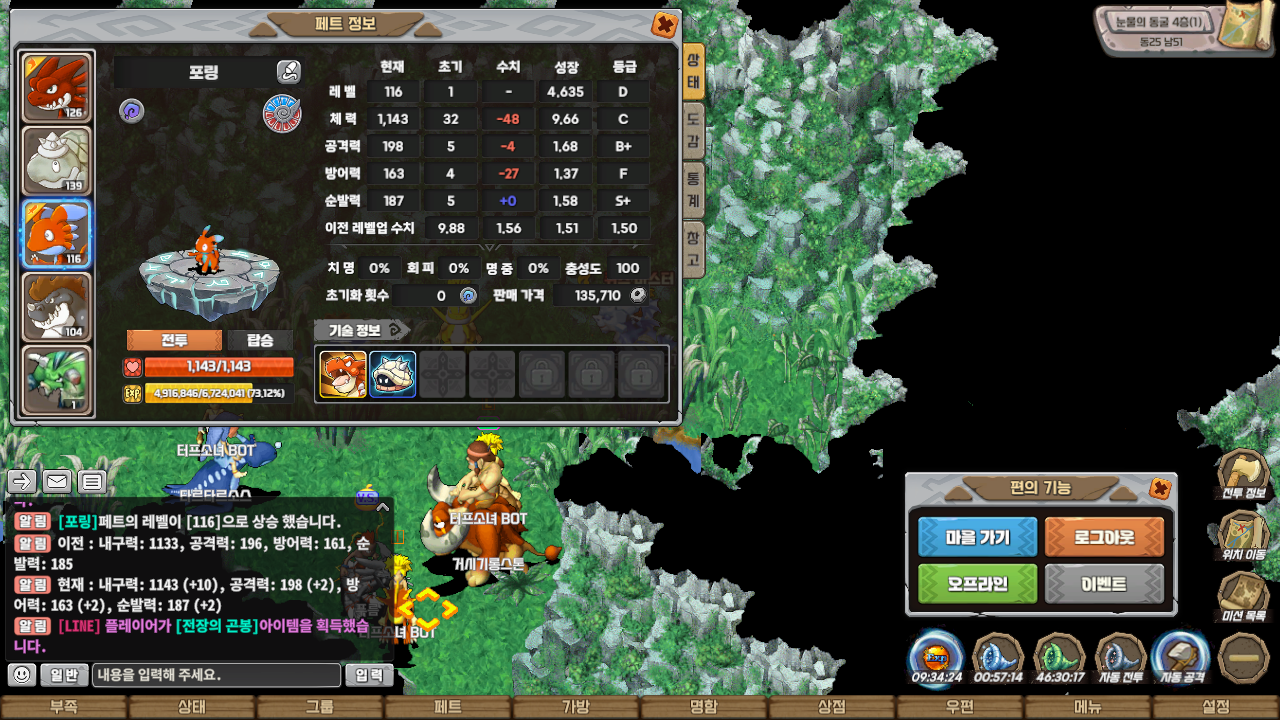The image size is (1280, 720).
Task: Open 설정 from the bottom menu
Action: pyautogui.click(x=1216, y=707)
